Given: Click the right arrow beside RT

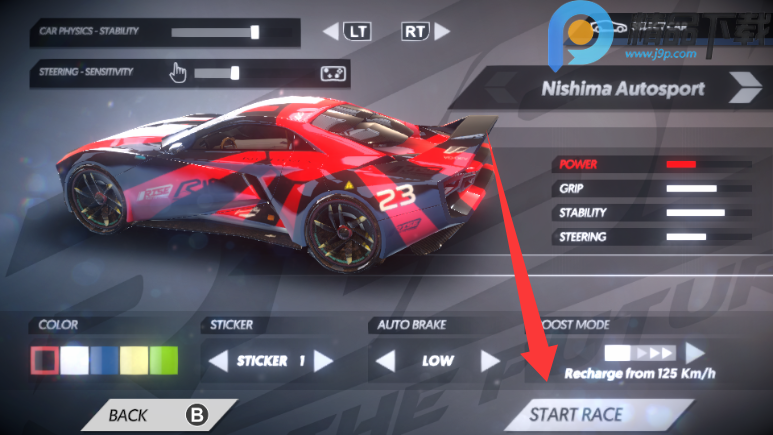Looking at the screenshot, I should pos(441,32).
